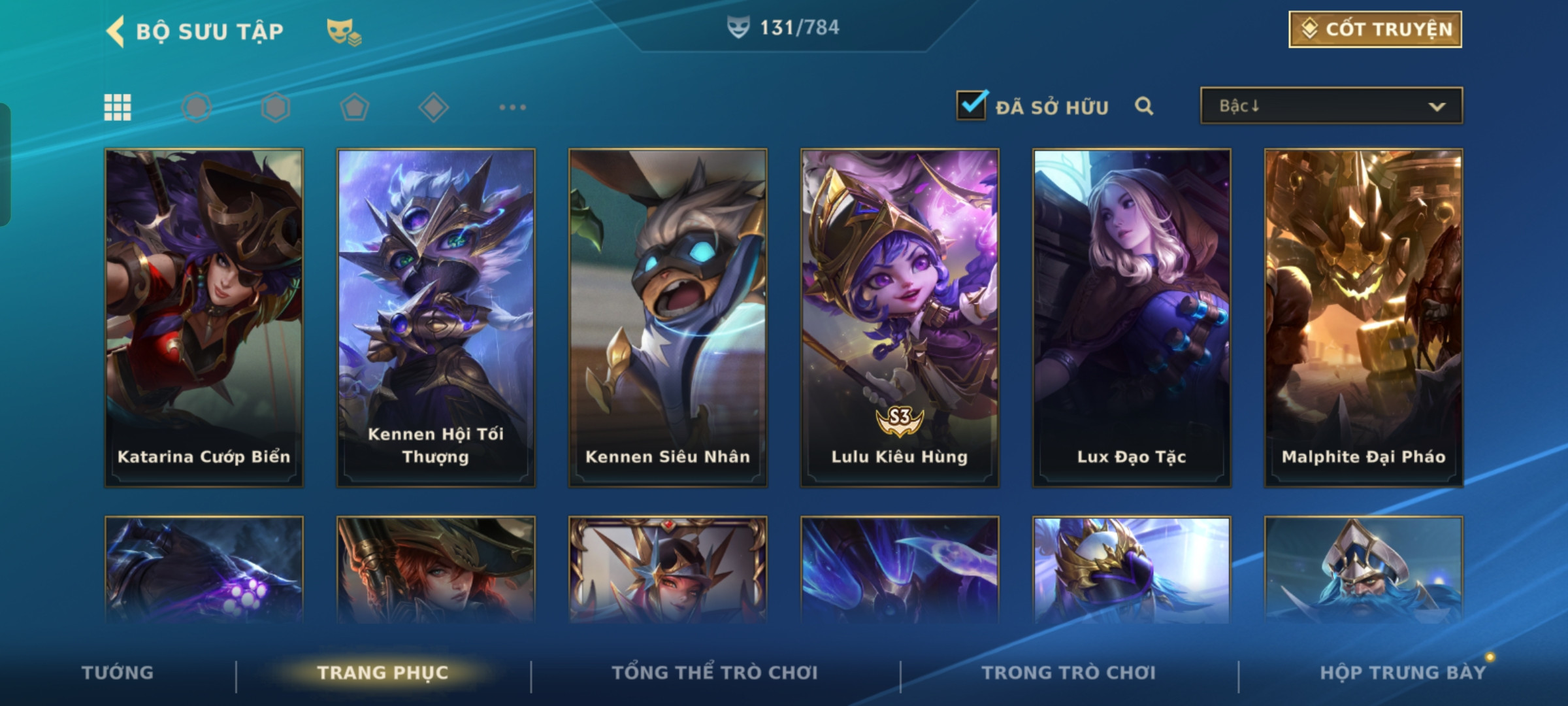Select the diamond-shaped rarity filter
This screenshot has width=1568, height=706.
433,107
